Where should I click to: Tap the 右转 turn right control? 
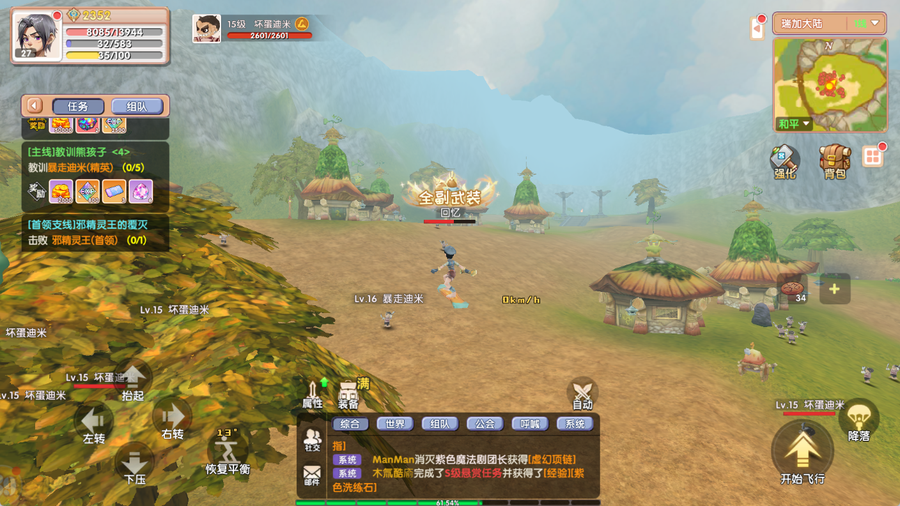(172, 420)
